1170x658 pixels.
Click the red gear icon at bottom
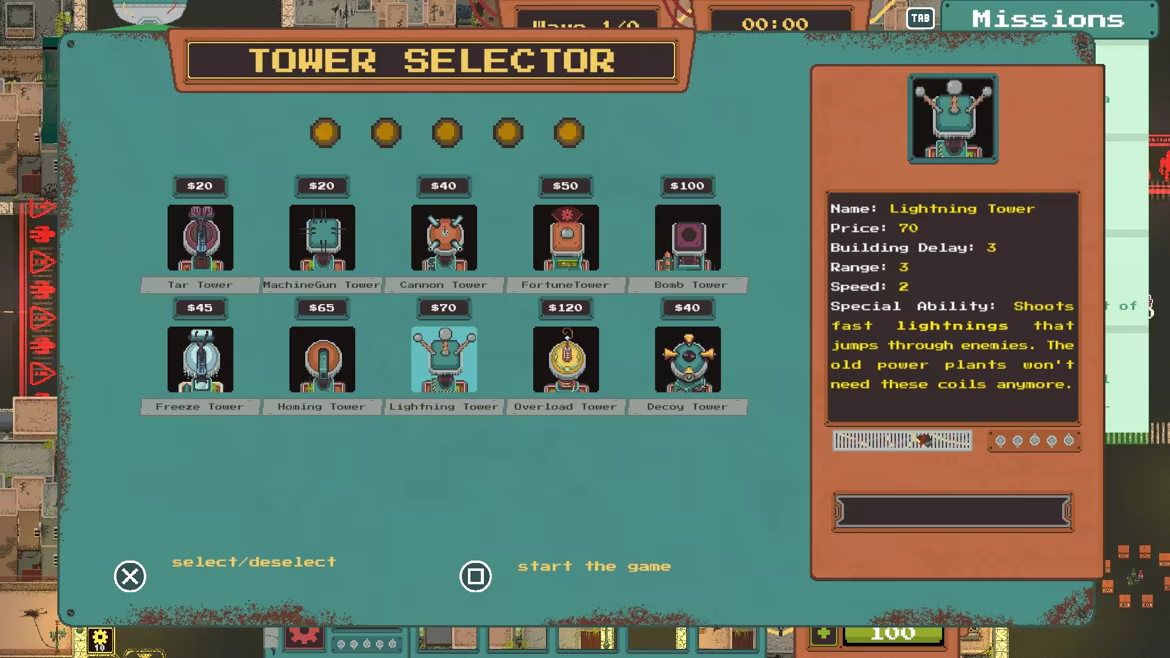[x=304, y=635]
